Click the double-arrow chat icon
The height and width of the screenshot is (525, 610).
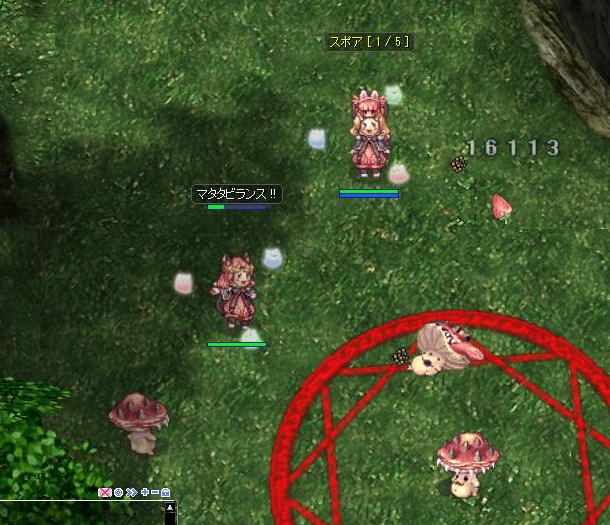coord(131,492)
